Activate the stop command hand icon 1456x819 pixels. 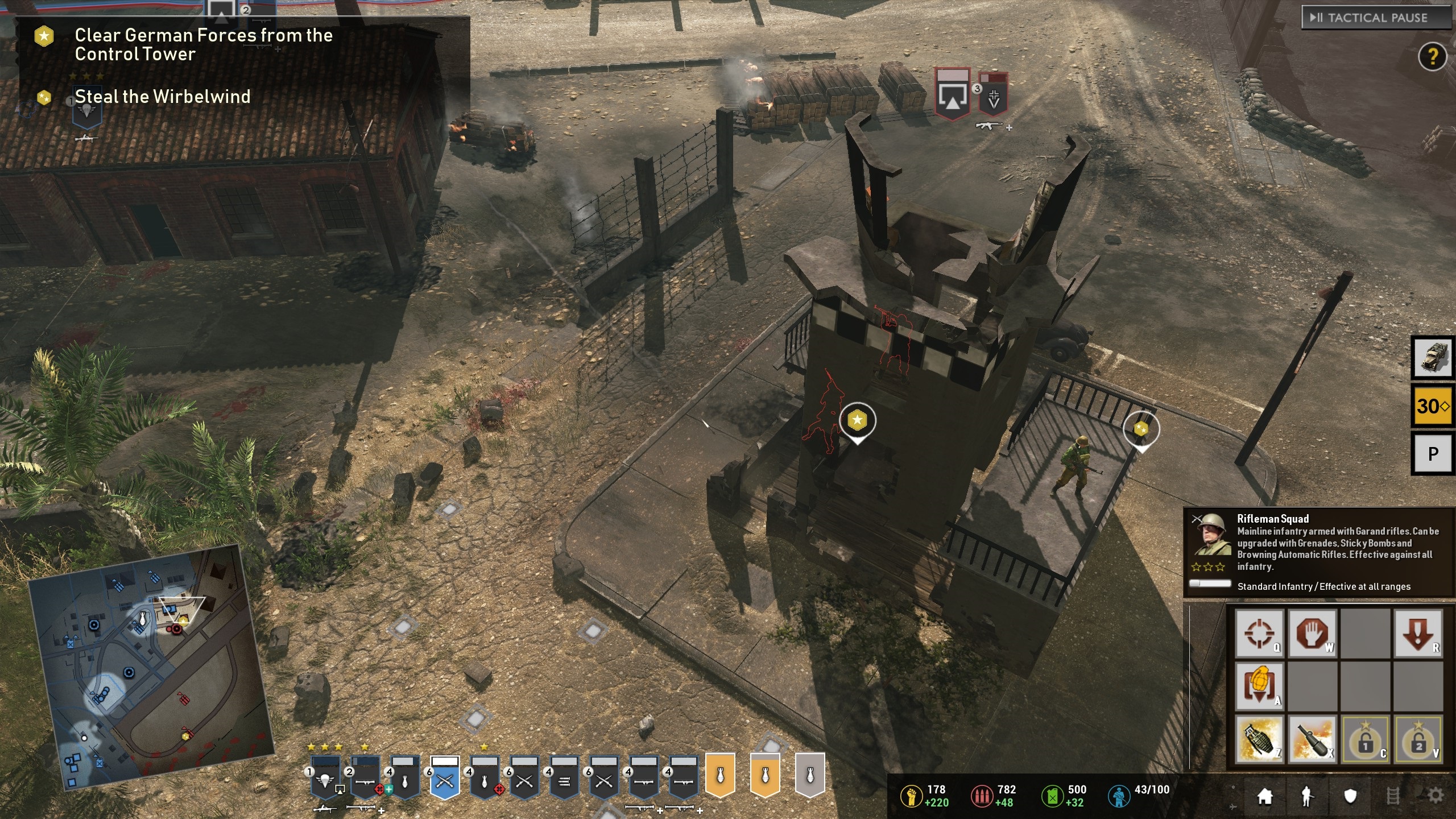tap(1312, 633)
